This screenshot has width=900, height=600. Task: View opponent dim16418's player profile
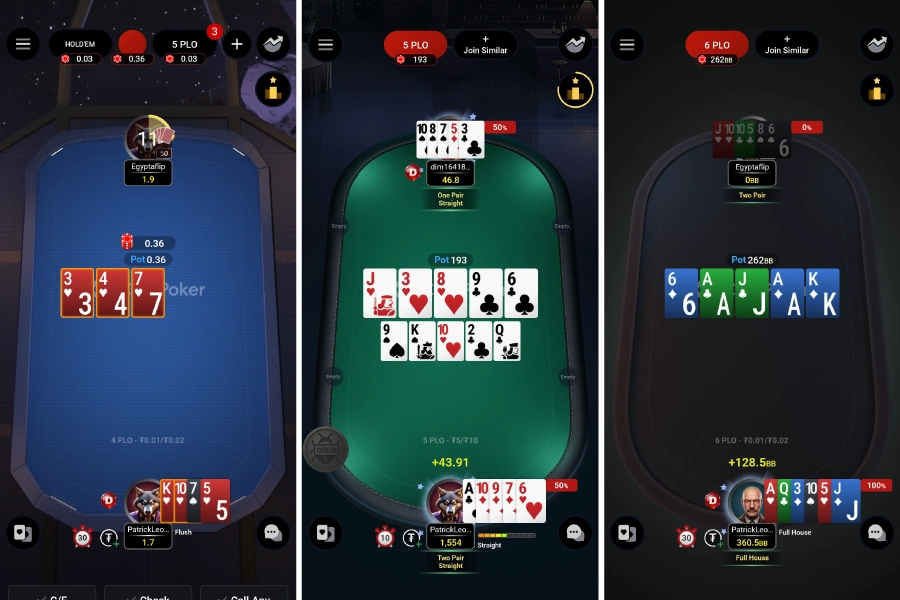[x=450, y=167]
